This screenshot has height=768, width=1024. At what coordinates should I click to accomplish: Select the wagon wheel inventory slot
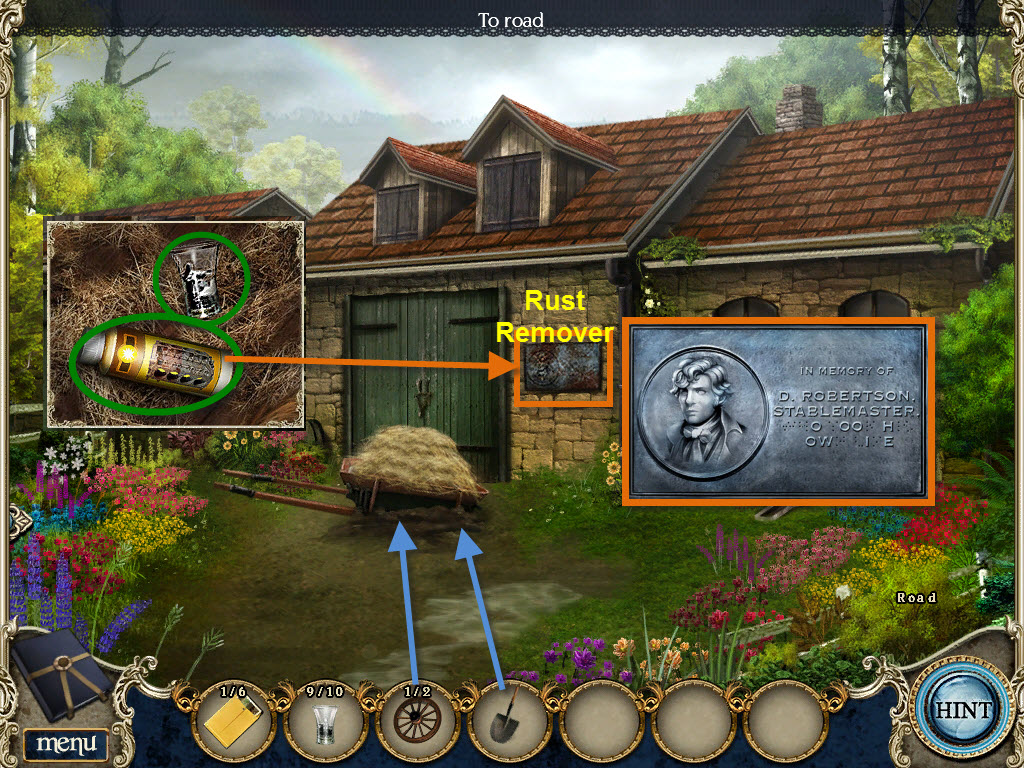416,723
